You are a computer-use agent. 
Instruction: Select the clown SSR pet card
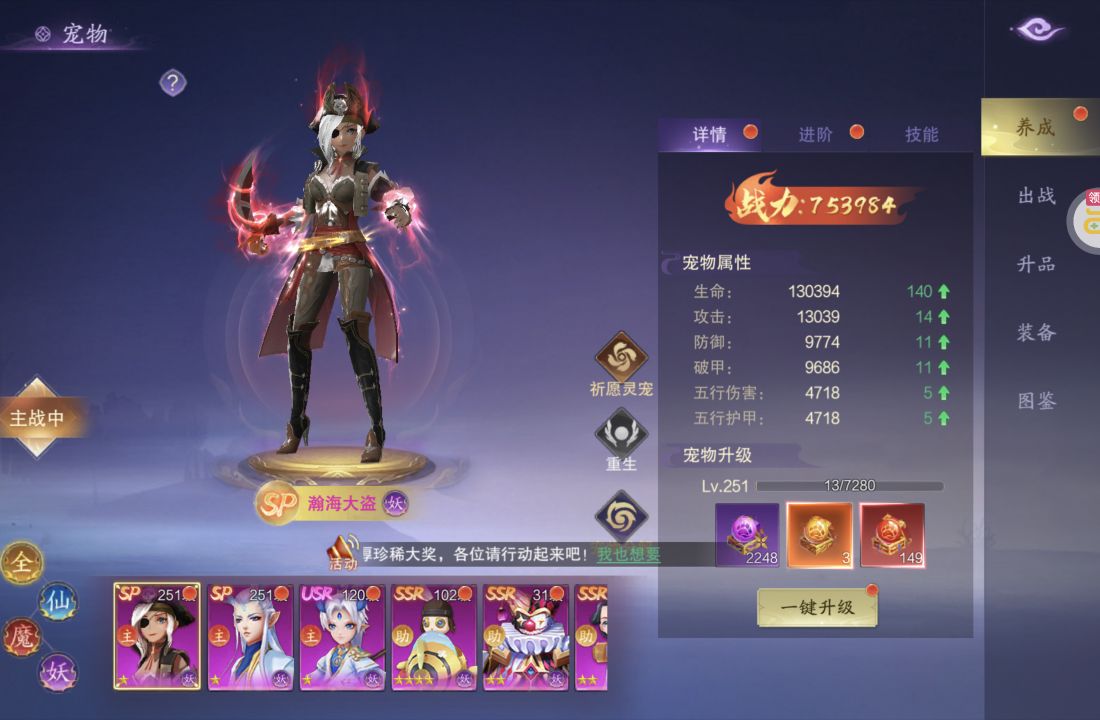tap(525, 637)
